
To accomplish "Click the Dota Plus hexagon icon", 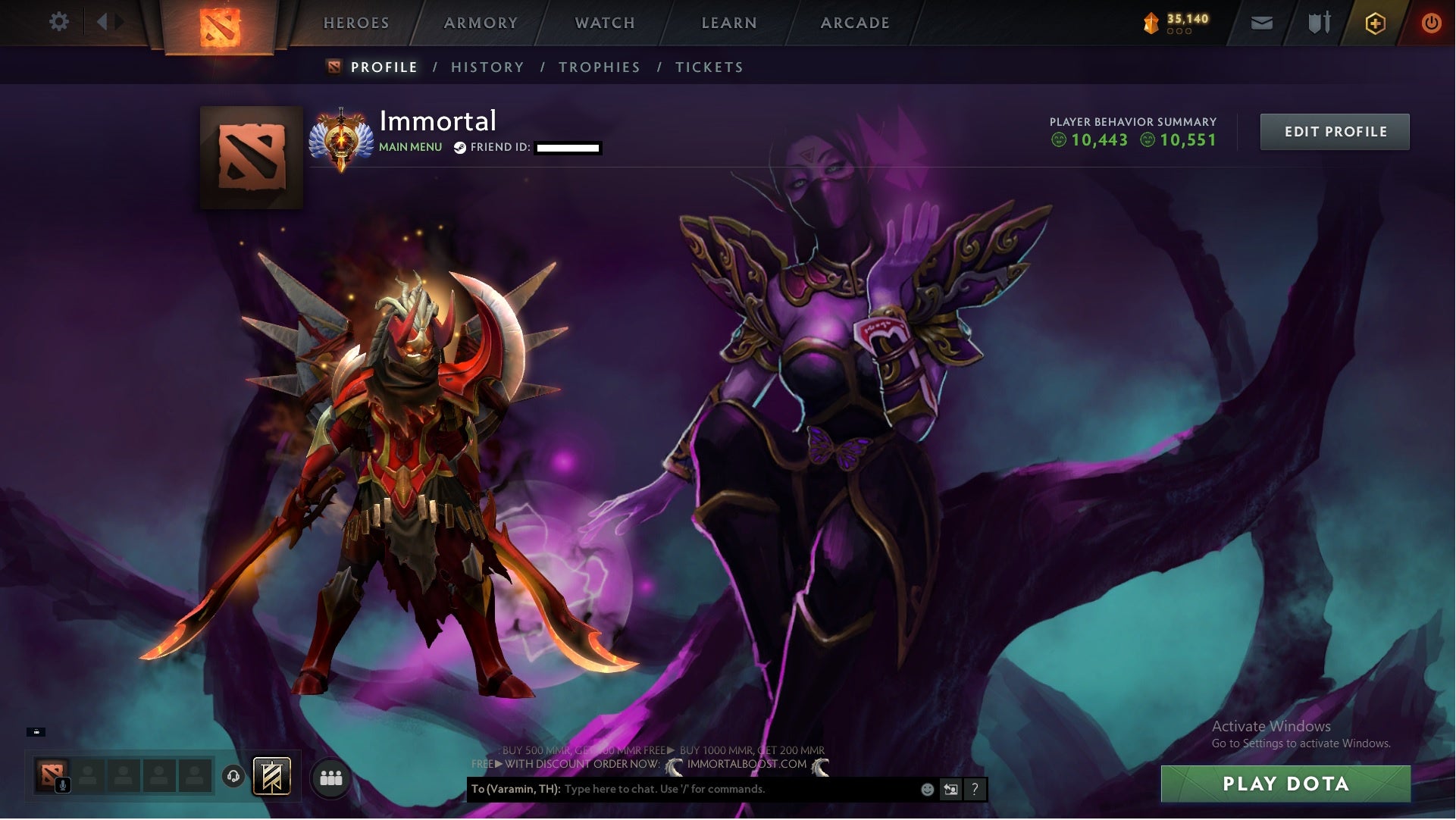I will (x=1376, y=23).
